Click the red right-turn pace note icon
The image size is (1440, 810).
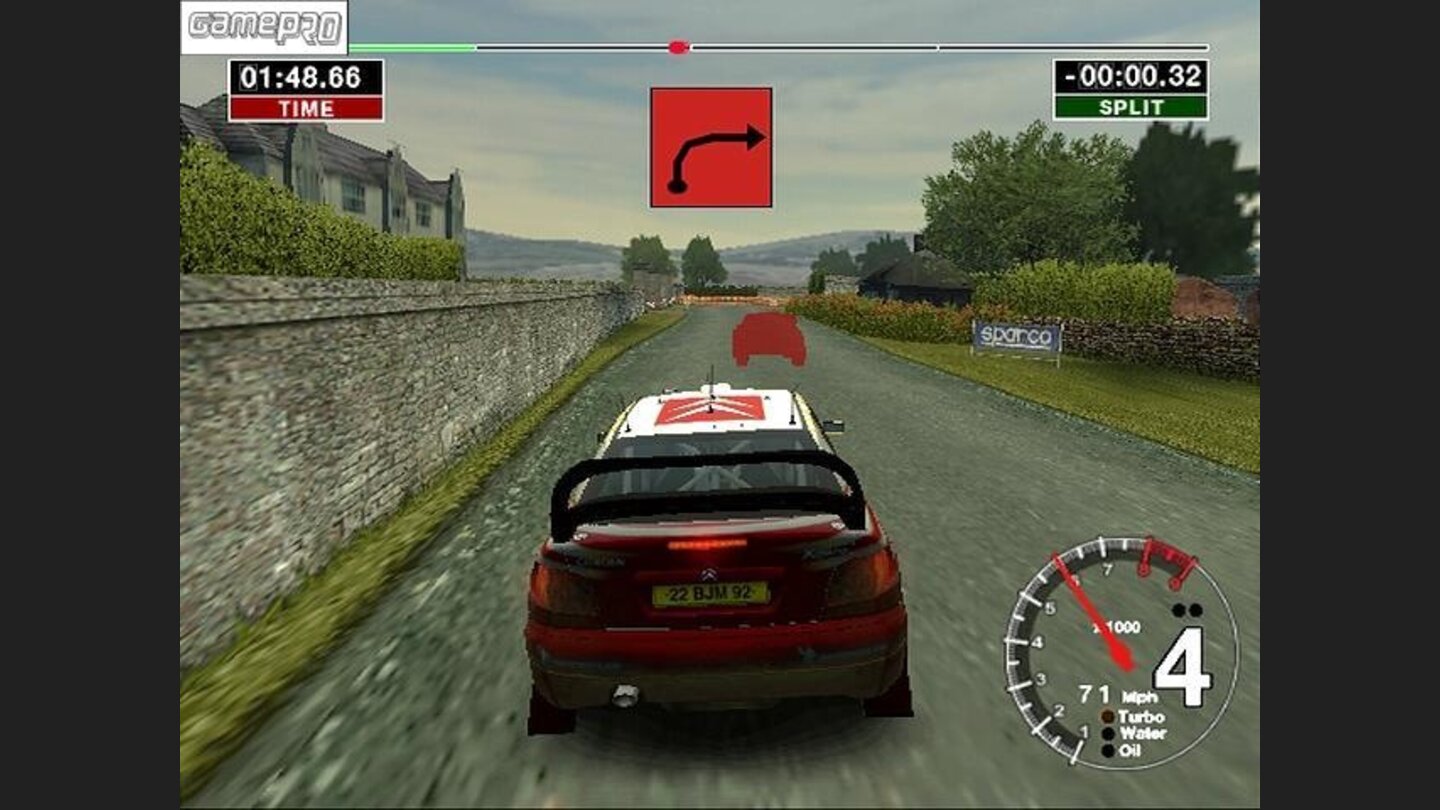coord(711,147)
